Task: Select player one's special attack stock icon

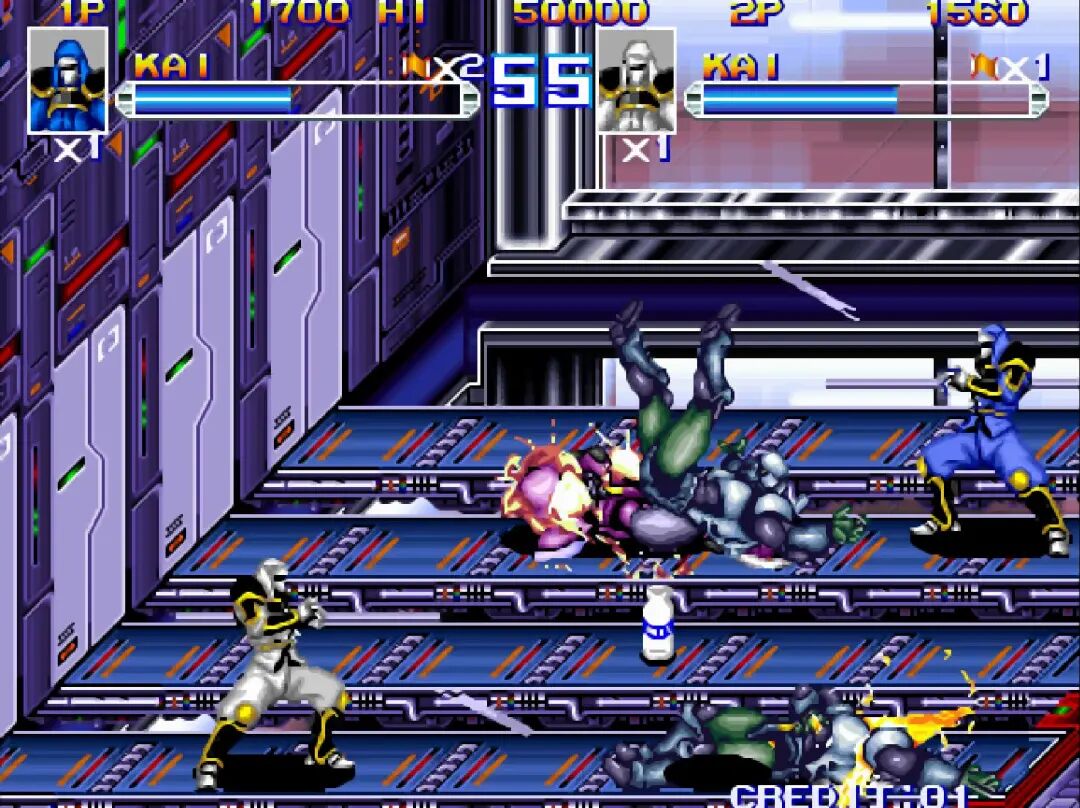Action: tap(416, 66)
